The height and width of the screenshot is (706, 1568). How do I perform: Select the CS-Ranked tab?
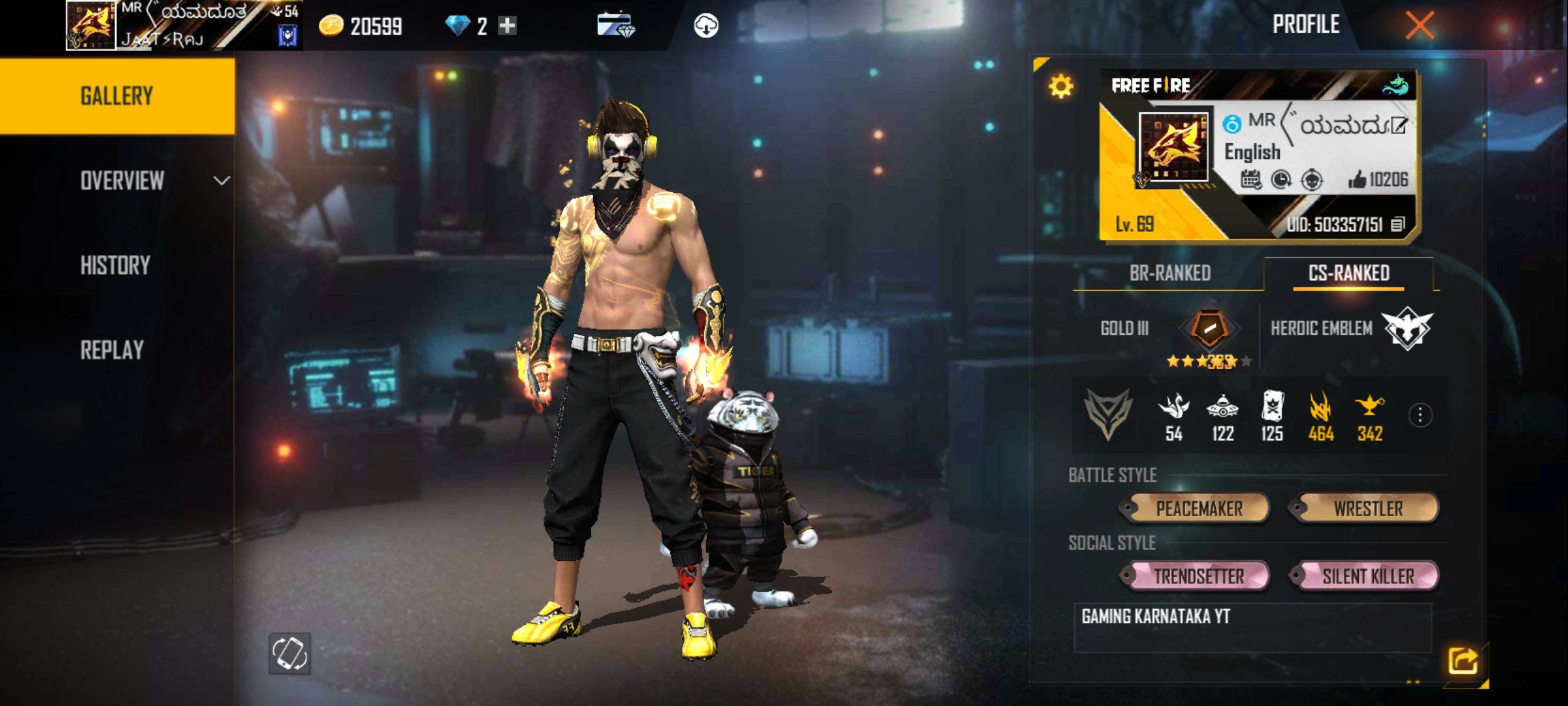(x=1348, y=273)
